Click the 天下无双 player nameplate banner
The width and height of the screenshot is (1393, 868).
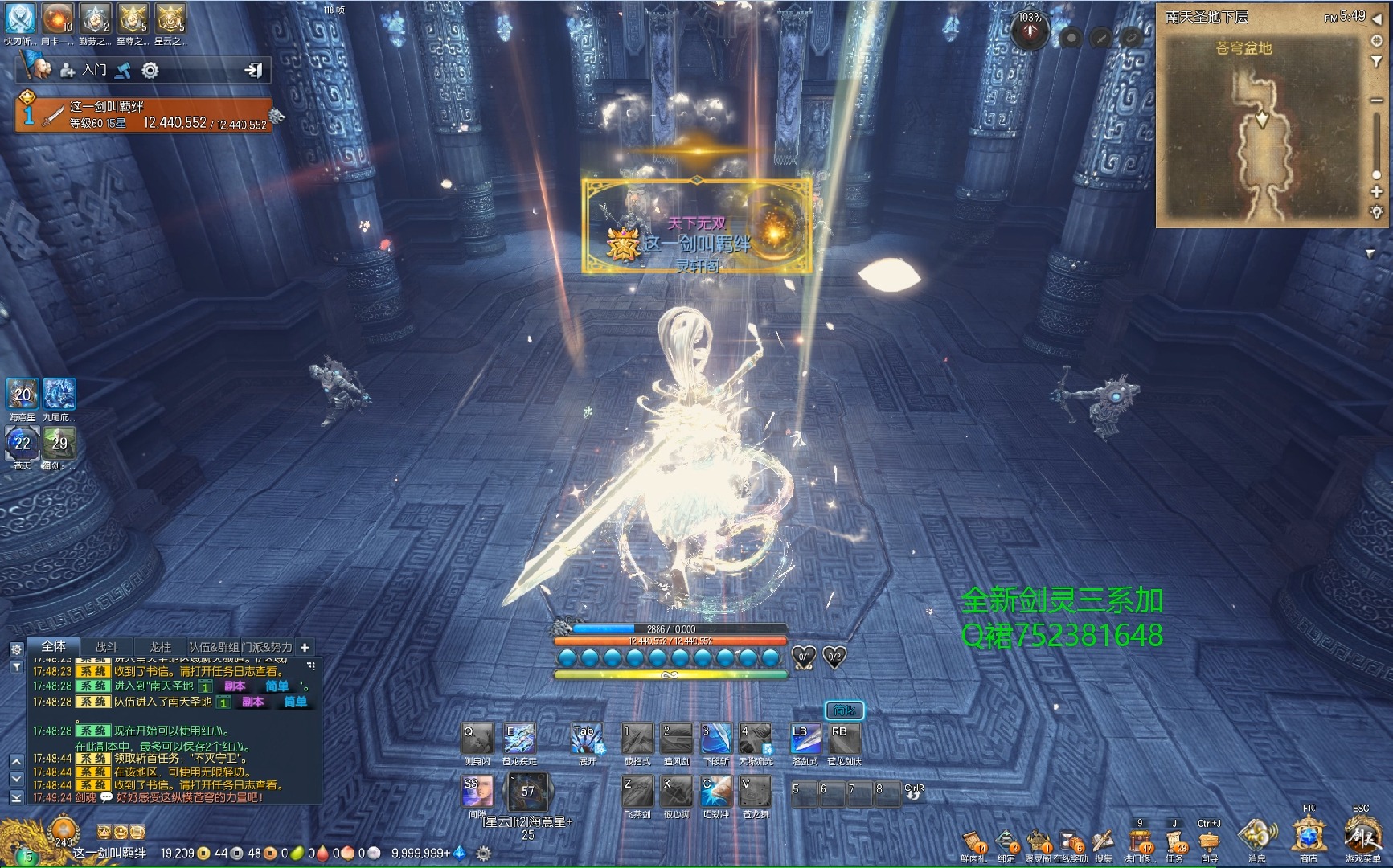click(x=696, y=227)
